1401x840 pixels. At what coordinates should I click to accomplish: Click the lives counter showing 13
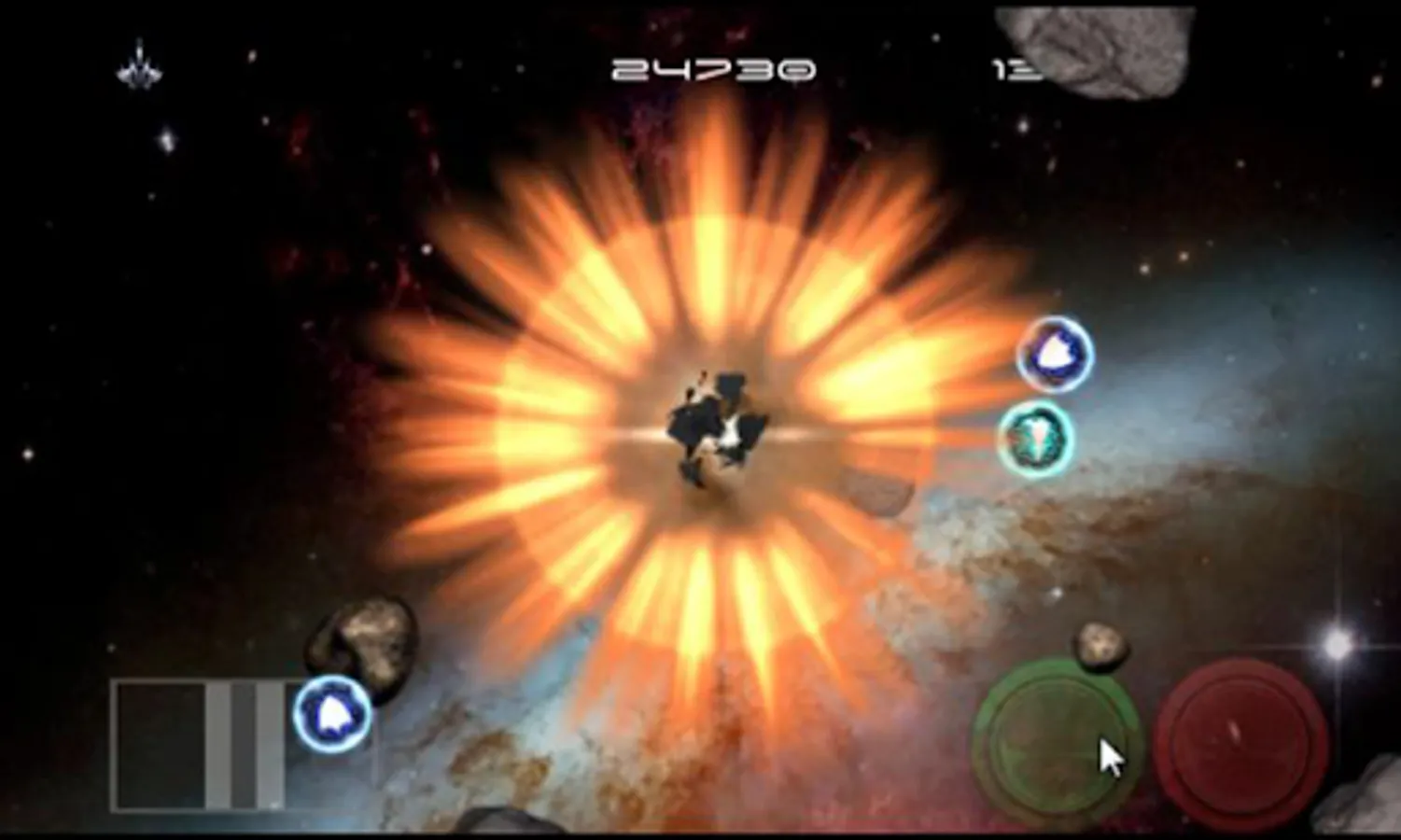[x=1017, y=70]
